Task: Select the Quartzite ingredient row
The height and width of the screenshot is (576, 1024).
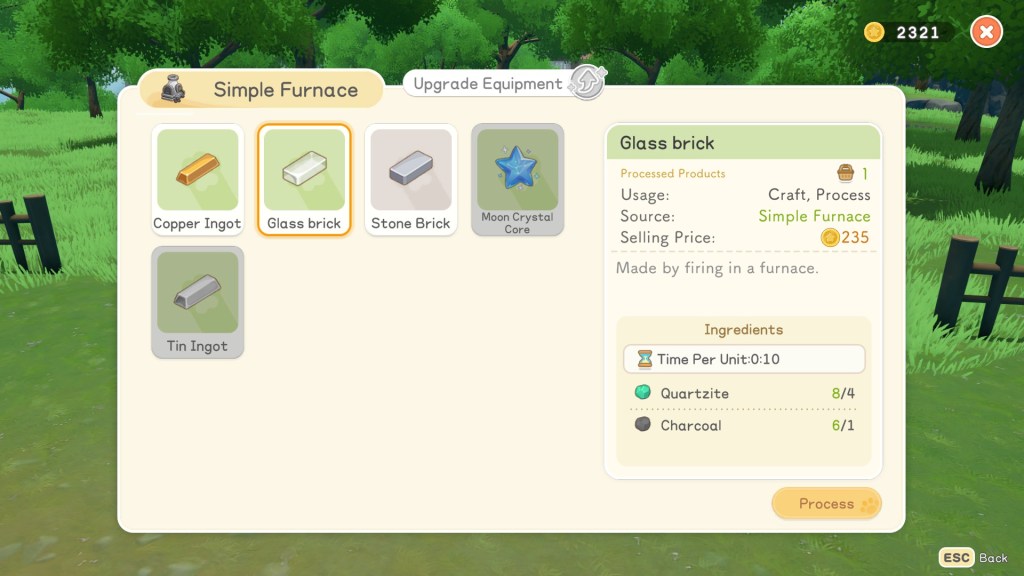Action: pyautogui.click(x=743, y=394)
